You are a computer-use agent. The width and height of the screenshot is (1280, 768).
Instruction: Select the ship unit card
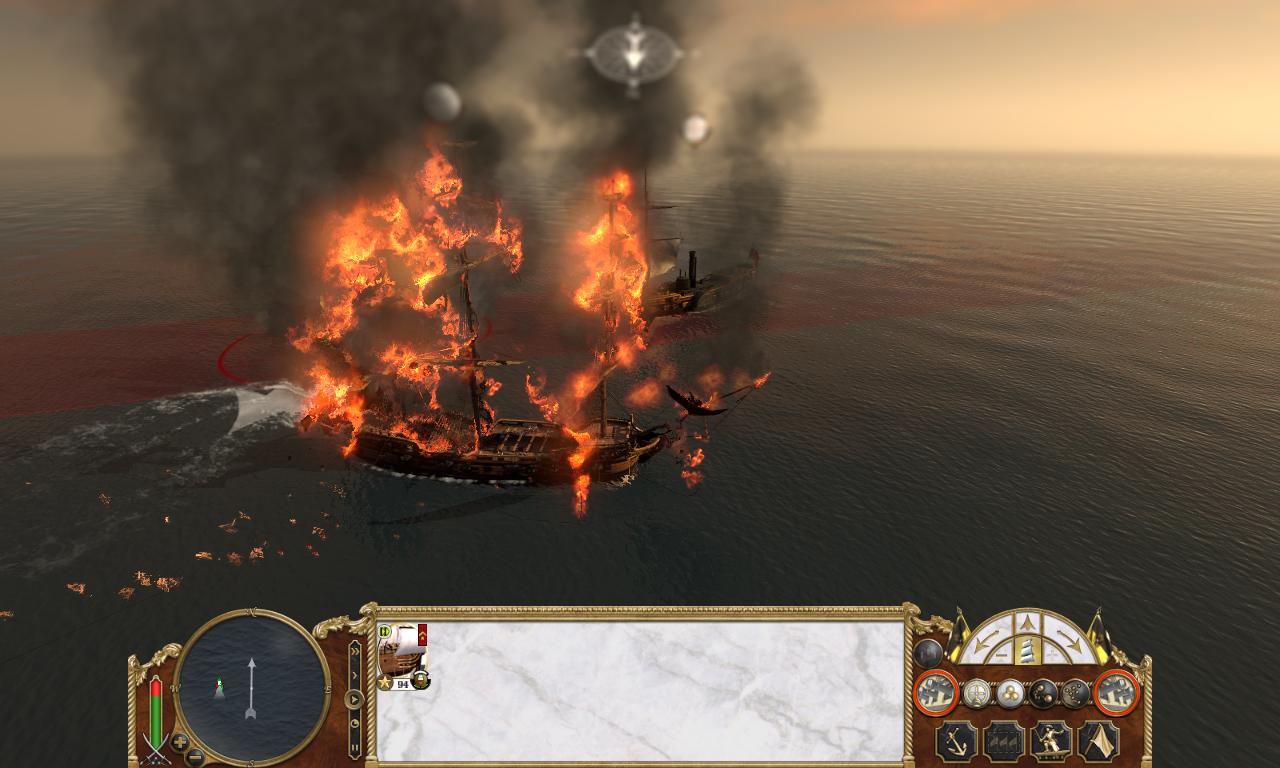click(403, 654)
